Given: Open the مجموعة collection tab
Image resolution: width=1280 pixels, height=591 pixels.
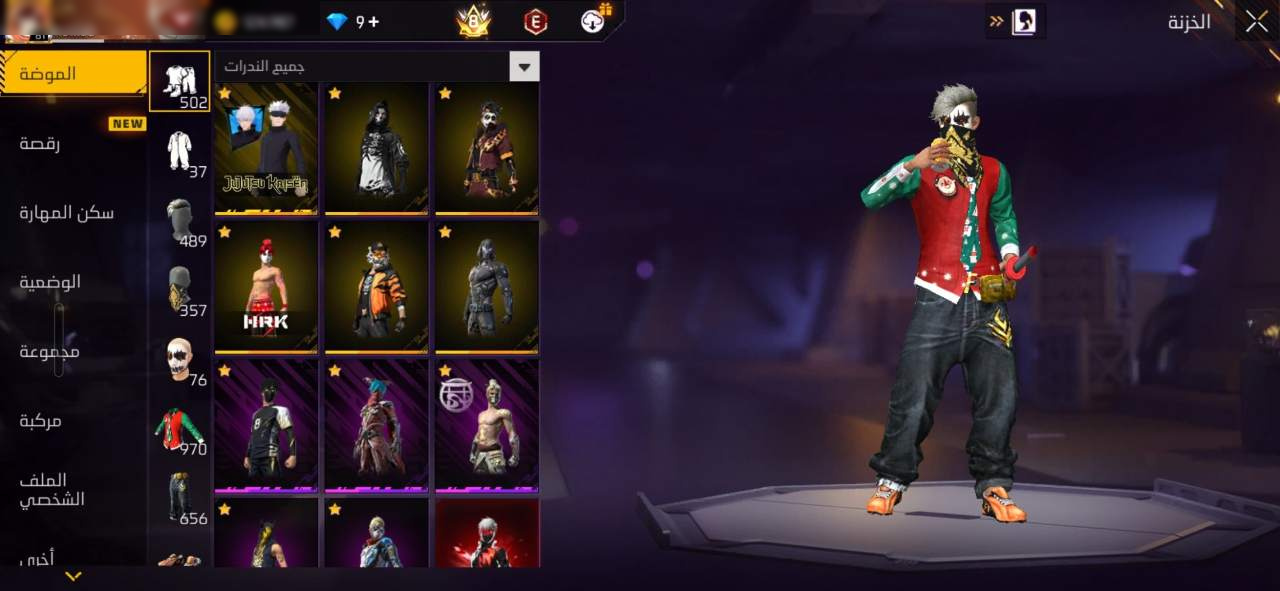Looking at the screenshot, I should point(50,351).
